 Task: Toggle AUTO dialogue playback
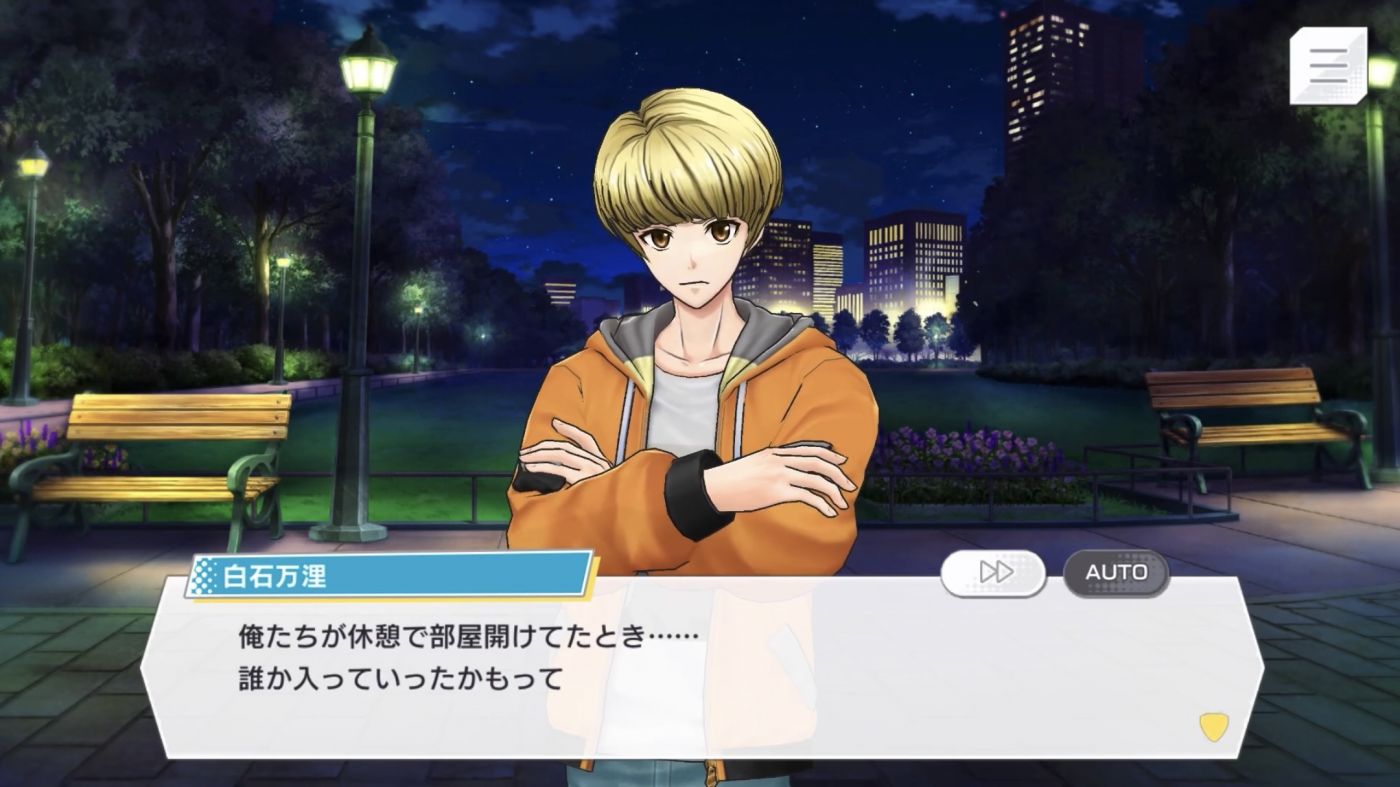point(1116,572)
